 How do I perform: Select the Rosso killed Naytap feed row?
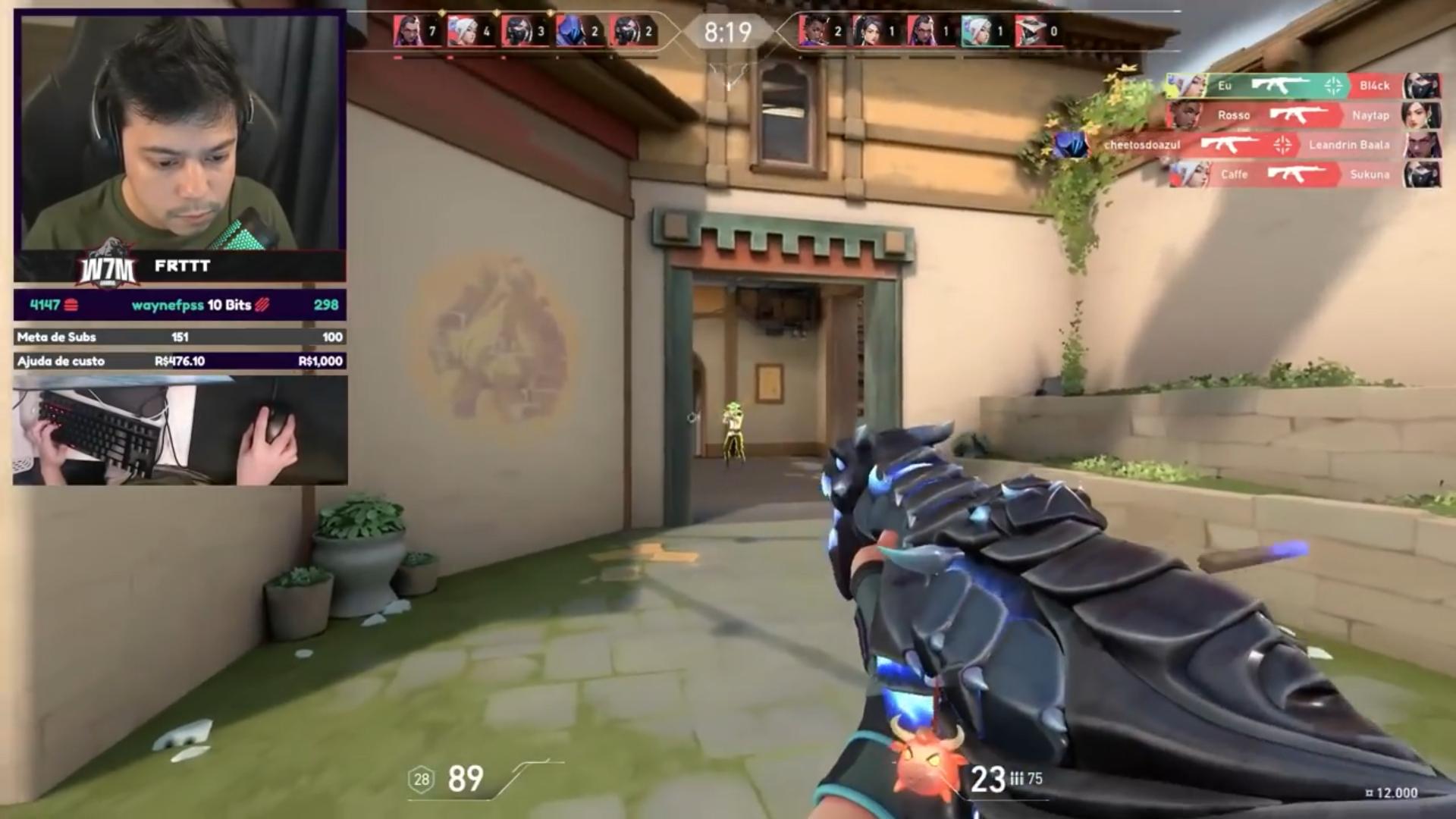coord(1301,115)
